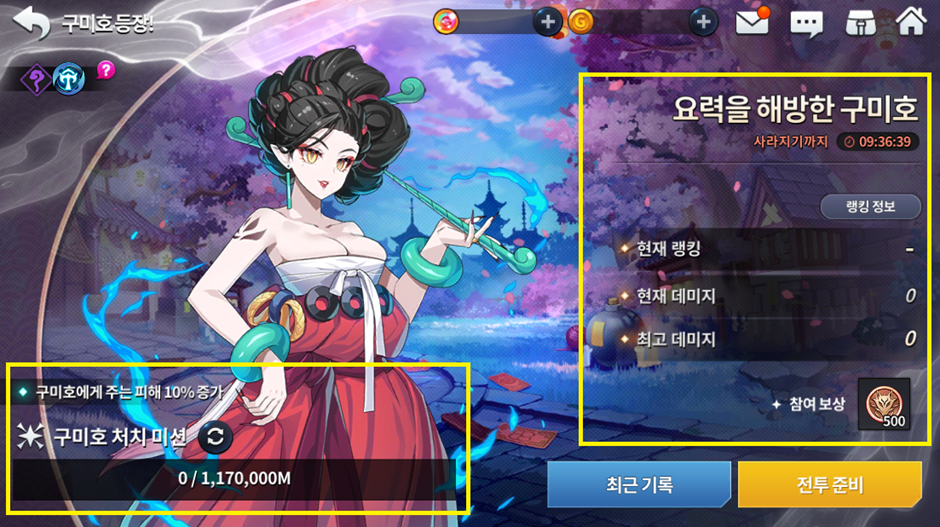This screenshot has width=940, height=527.
Task: Open the inventory bag icon
Action: (859, 22)
